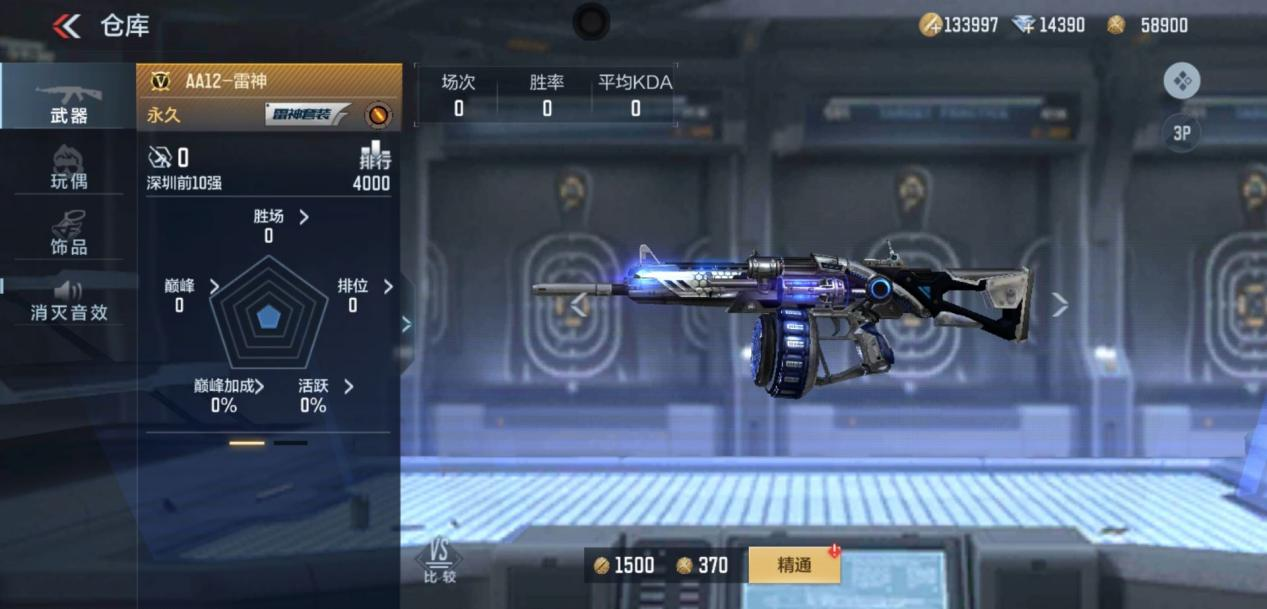Open the VS 比较 compare feature
Screen dimensions: 1267x609
(x=438, y=561)
